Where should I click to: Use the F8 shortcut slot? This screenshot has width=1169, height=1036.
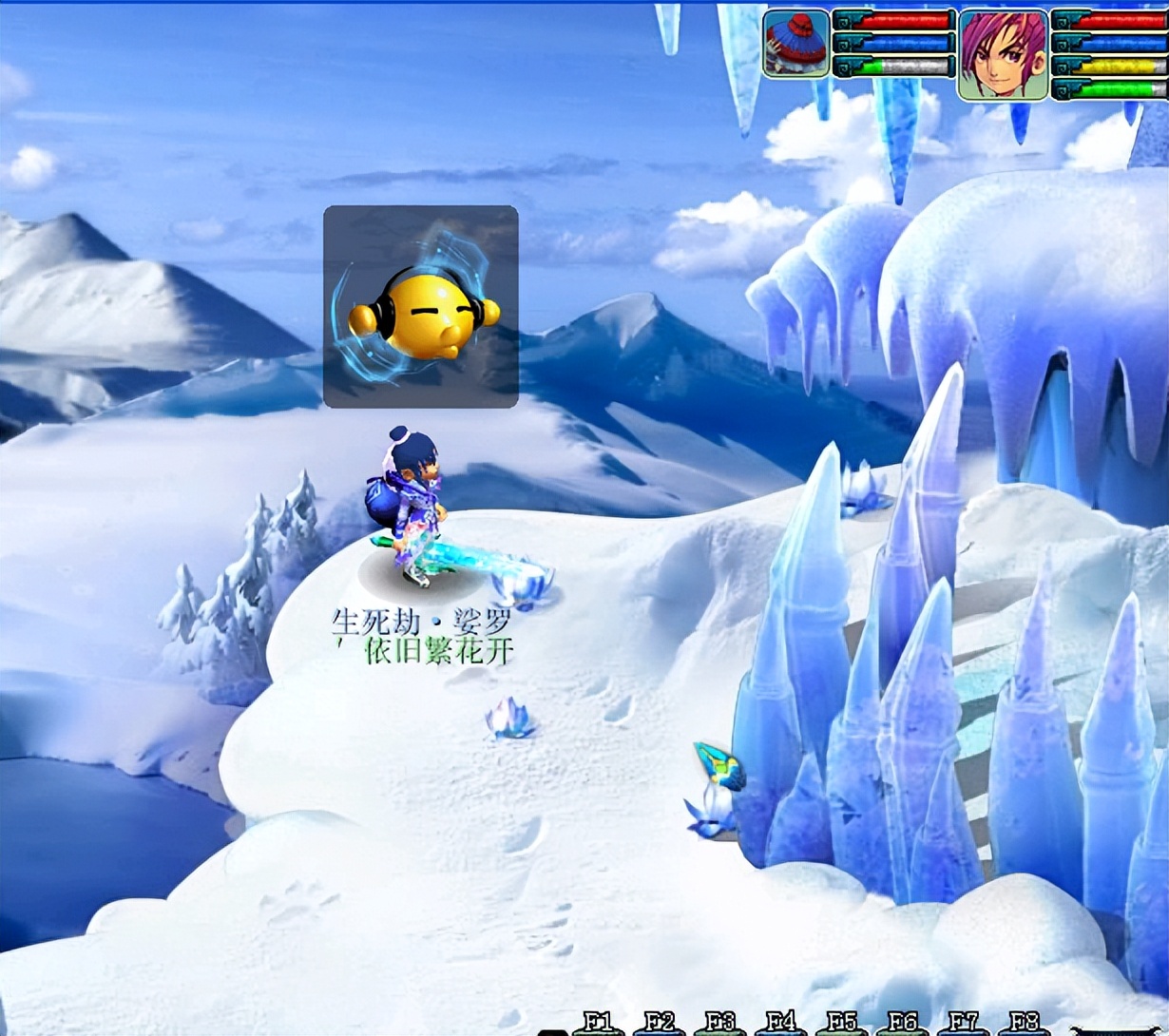click(1024, 1024)
